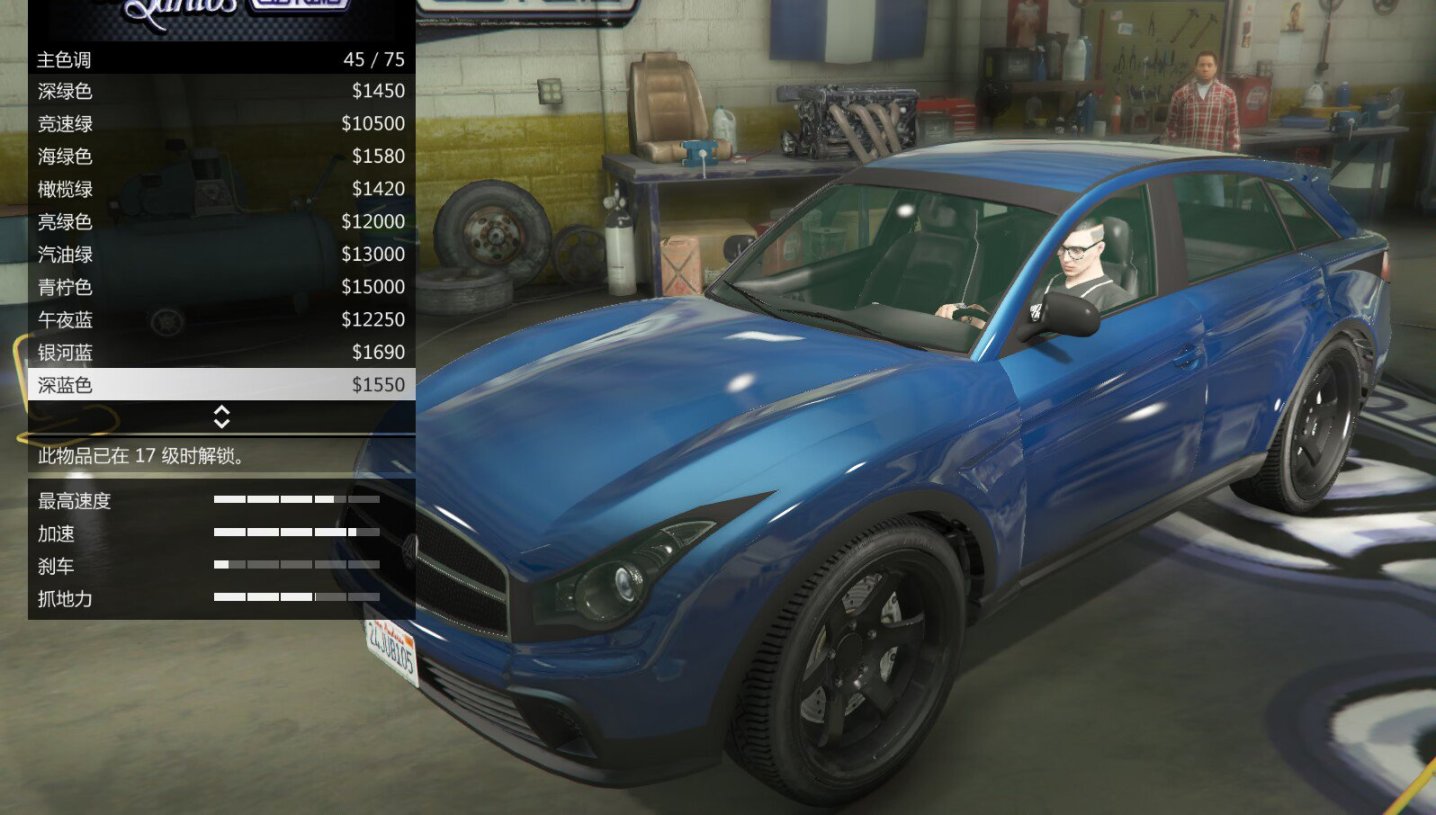The image size is (1436, 815).
Task: Click the 刹车 braking stat bar
Action: point(296,565)
